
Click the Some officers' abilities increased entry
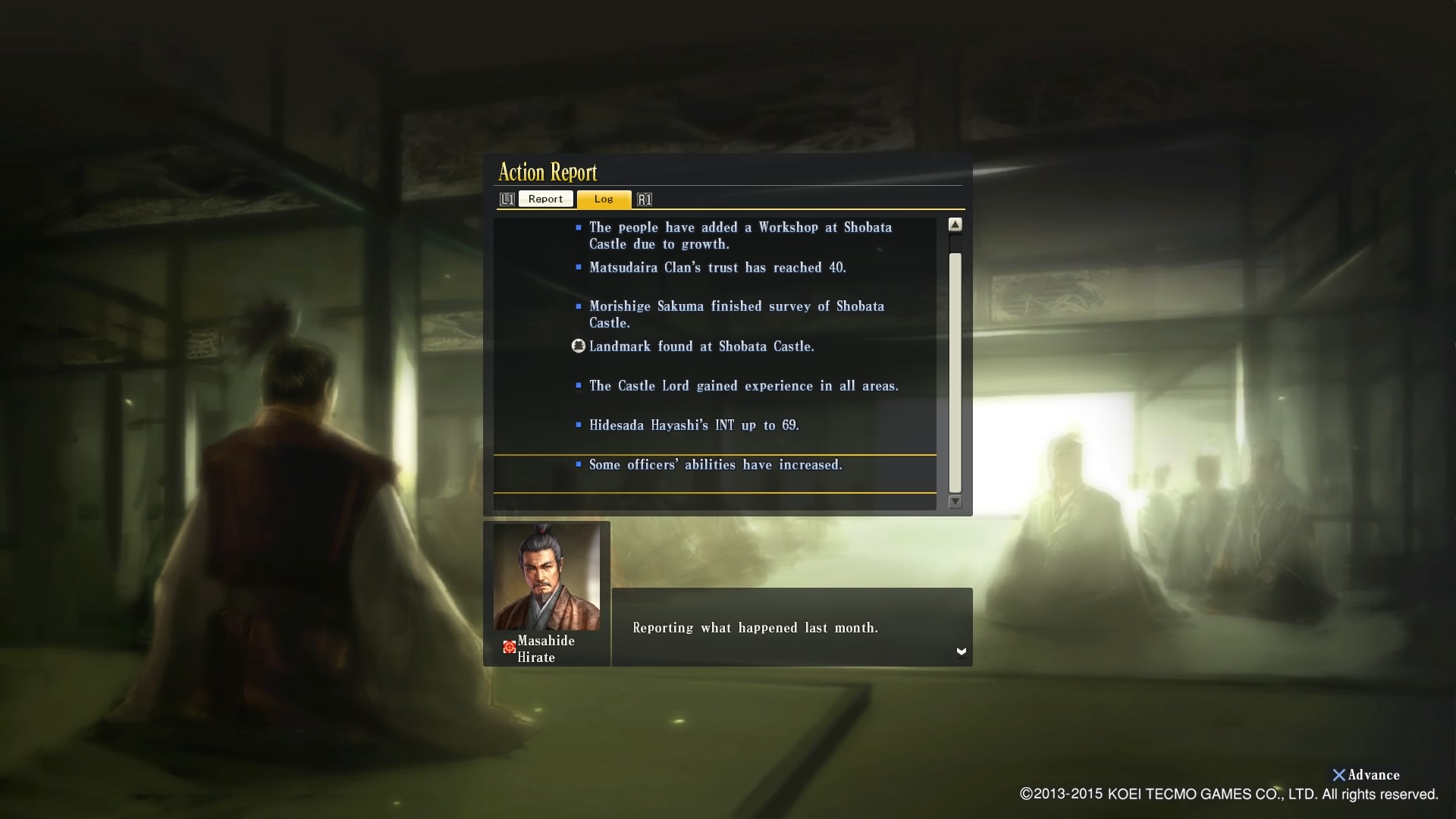pyautogui.click(x=716, y=464)
